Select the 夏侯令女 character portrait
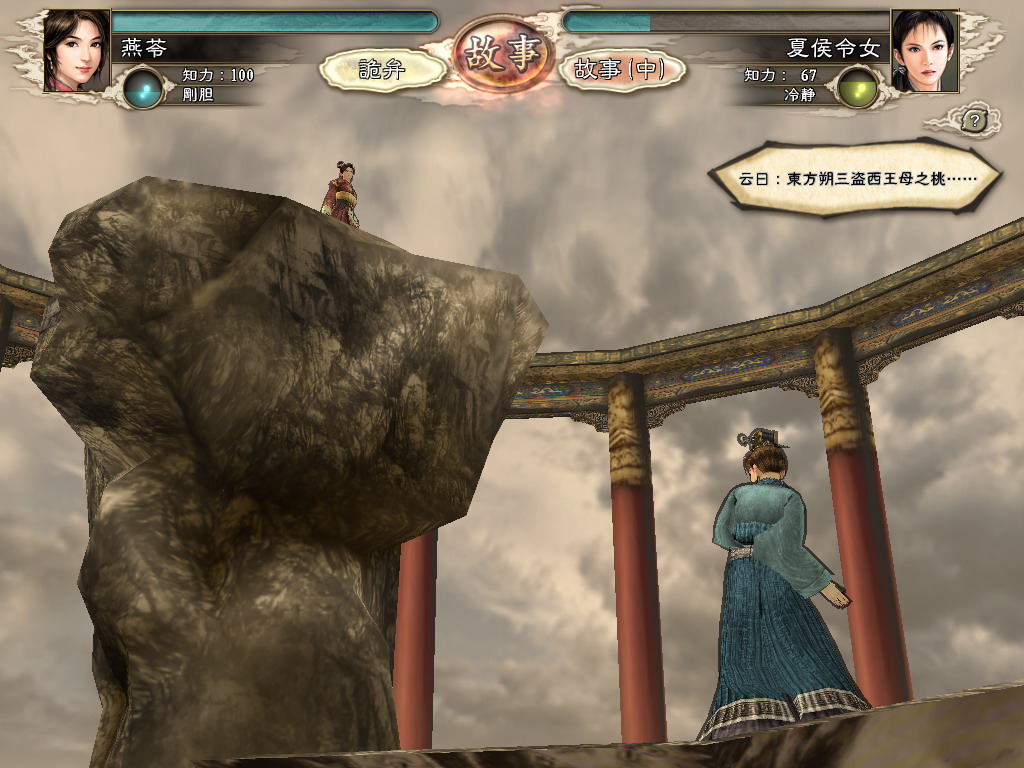 (924, 51)
